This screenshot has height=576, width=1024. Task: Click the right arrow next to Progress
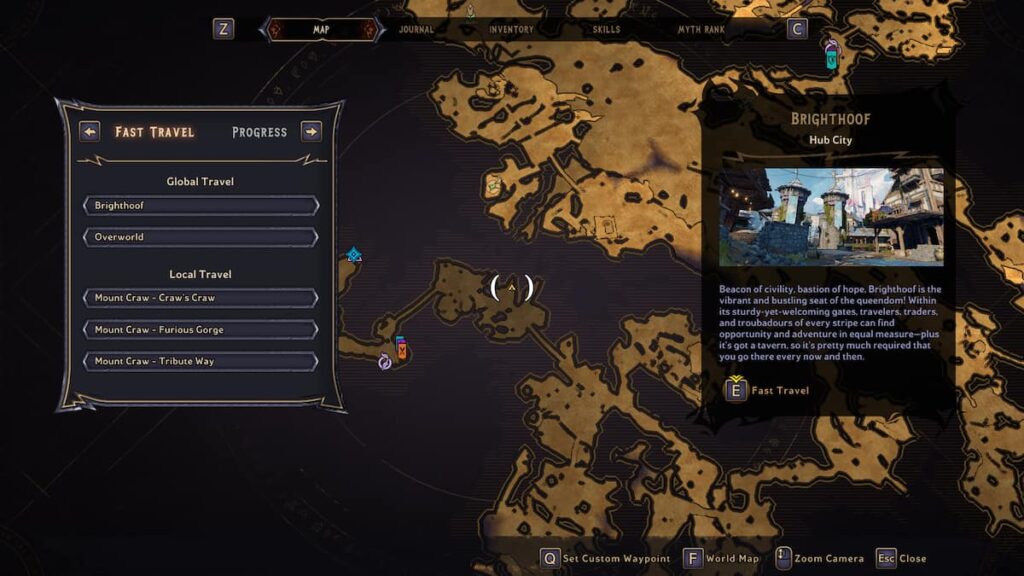pos(311,132)
